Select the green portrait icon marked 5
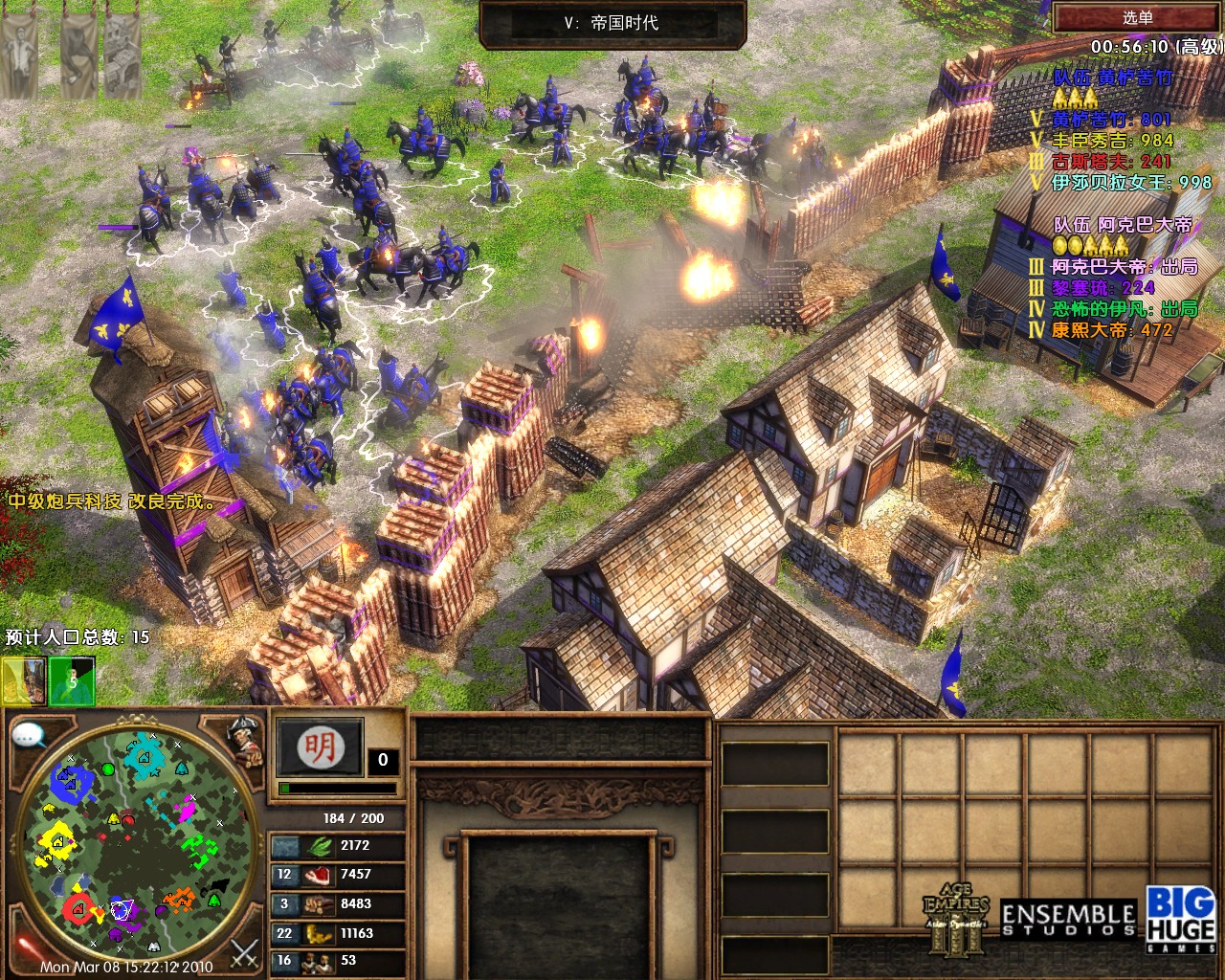 point(72,680)
